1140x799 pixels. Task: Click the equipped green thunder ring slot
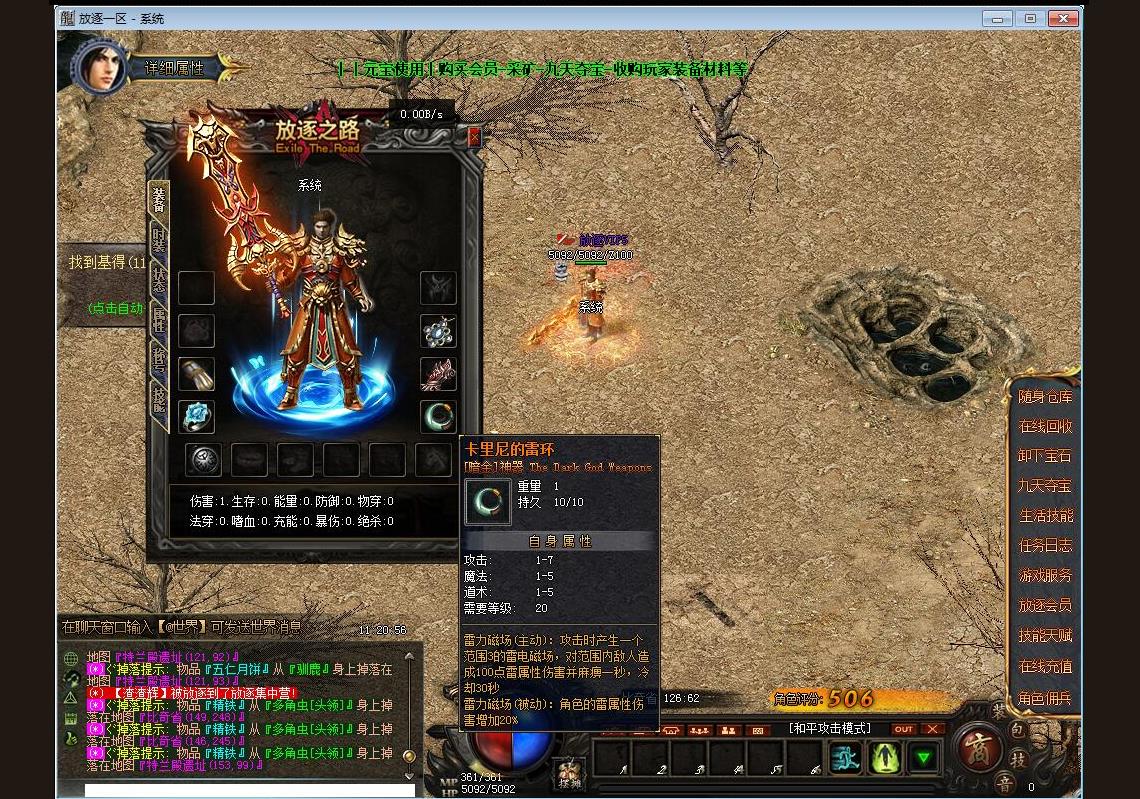[x=438, y=417]
